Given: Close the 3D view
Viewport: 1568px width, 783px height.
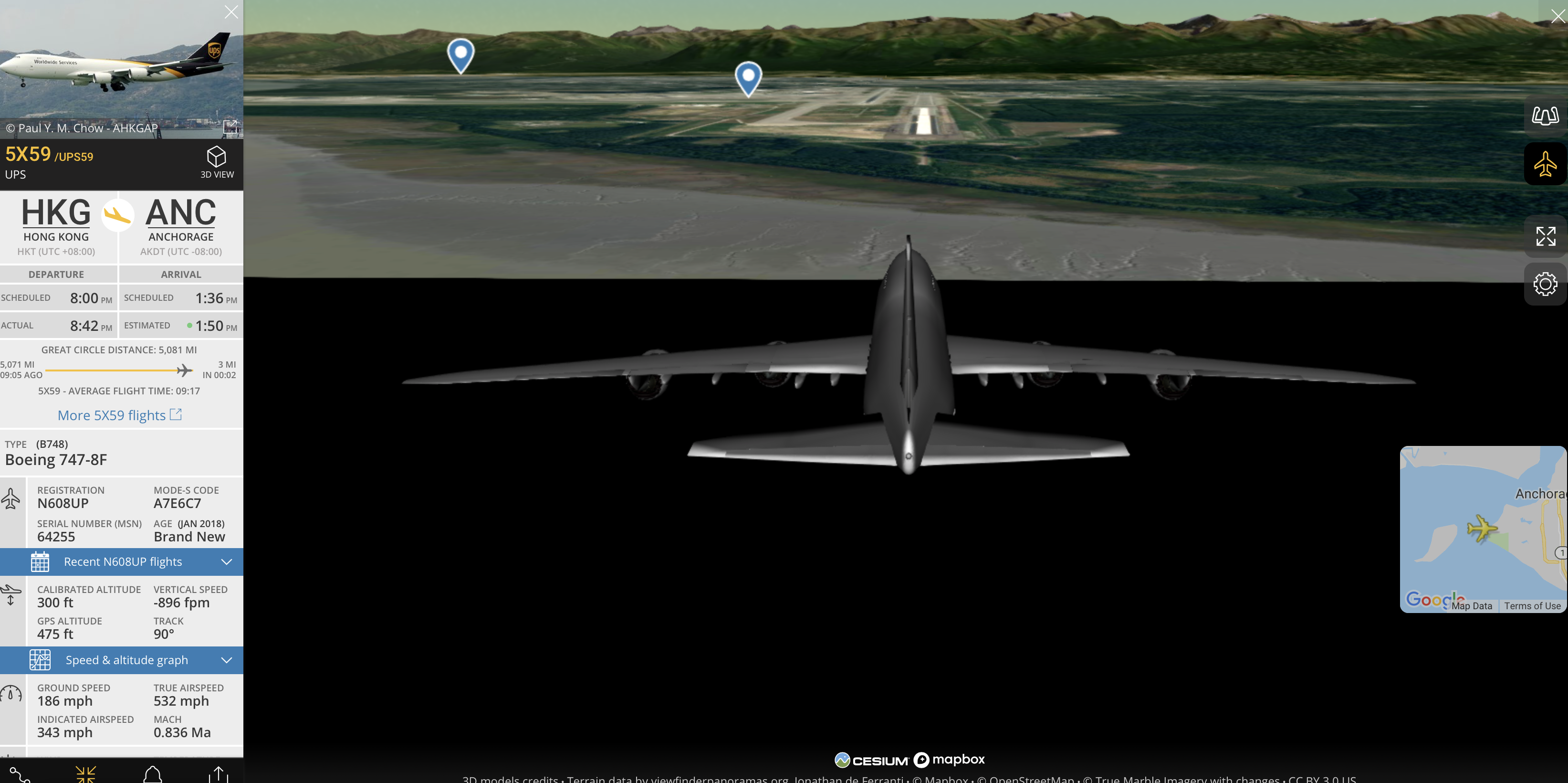Looking at the screenshot, I should click(x=1557, y=16).
